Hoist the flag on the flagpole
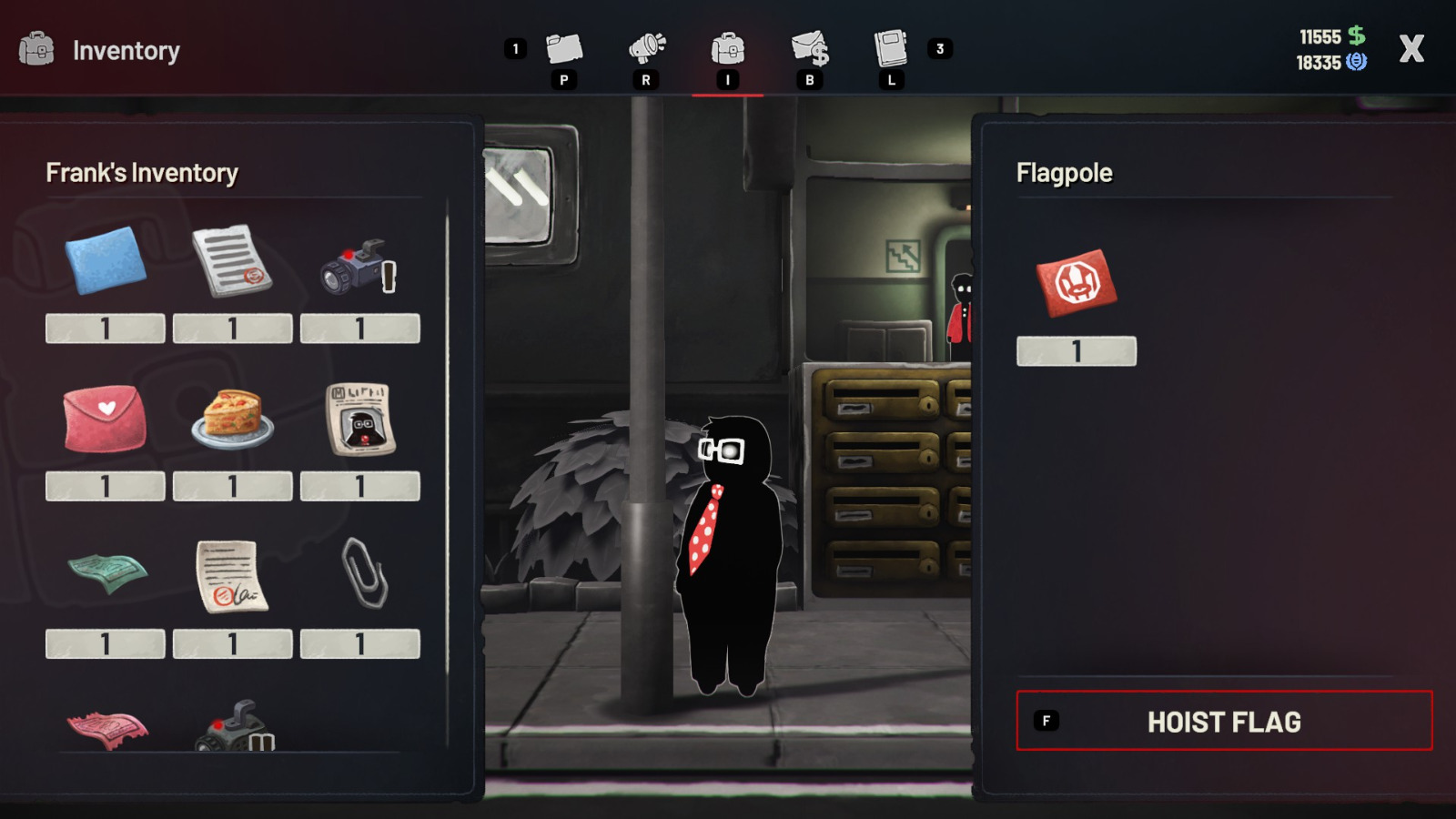Screen dimensions: 1456x819 click(x=1224, y=721)
